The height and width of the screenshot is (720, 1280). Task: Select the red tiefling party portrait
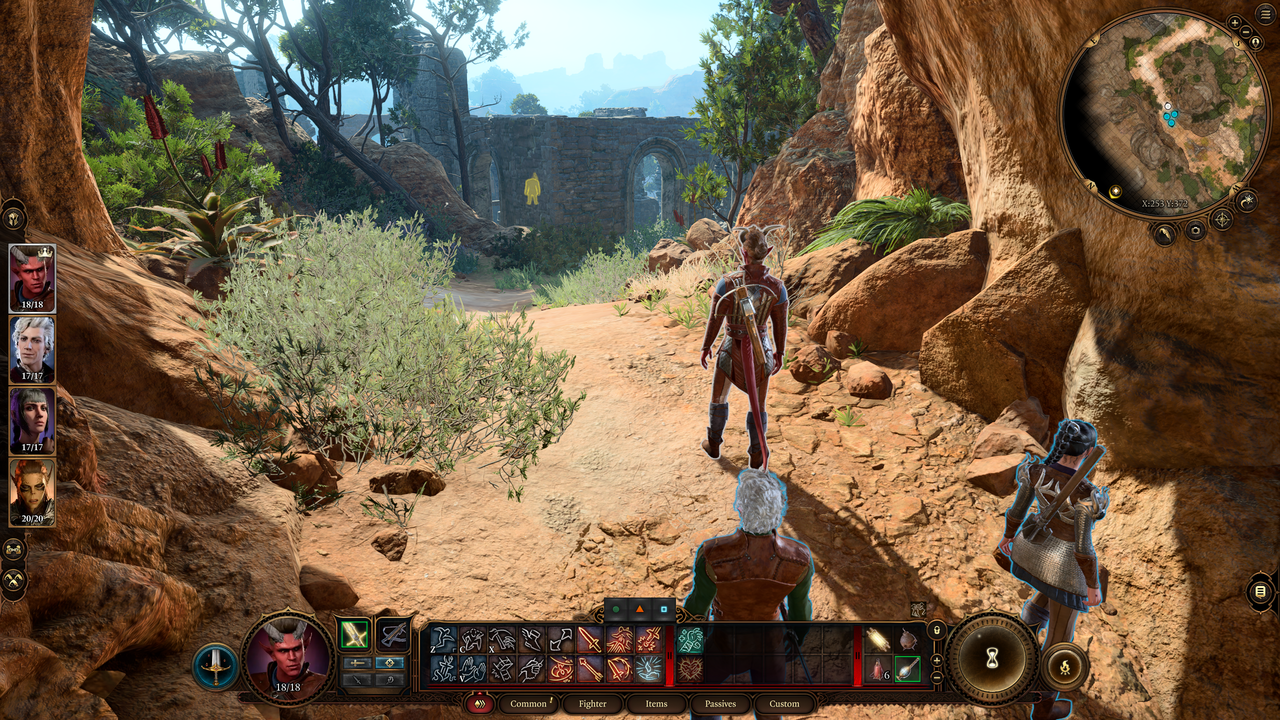click(32, 278)
